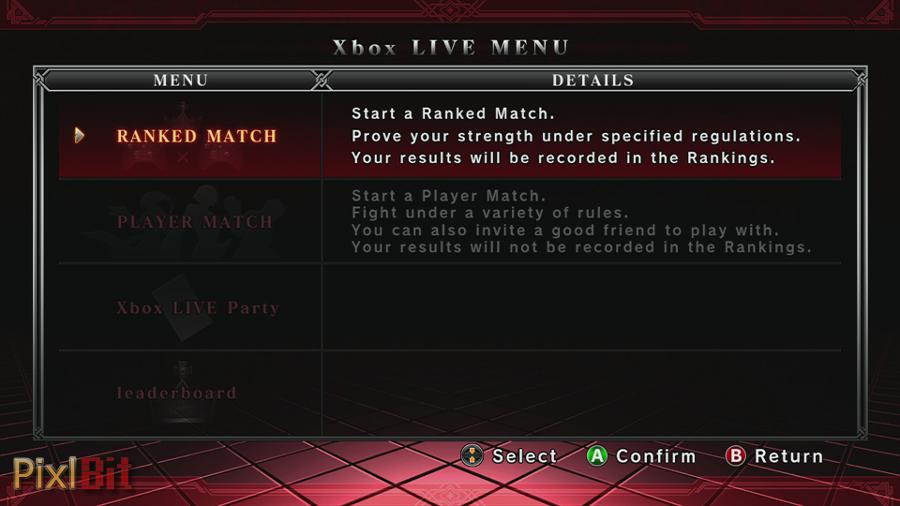Open the leaderboard menu entry
Viewport: 900px width, 506px height.
coord(177,393)
